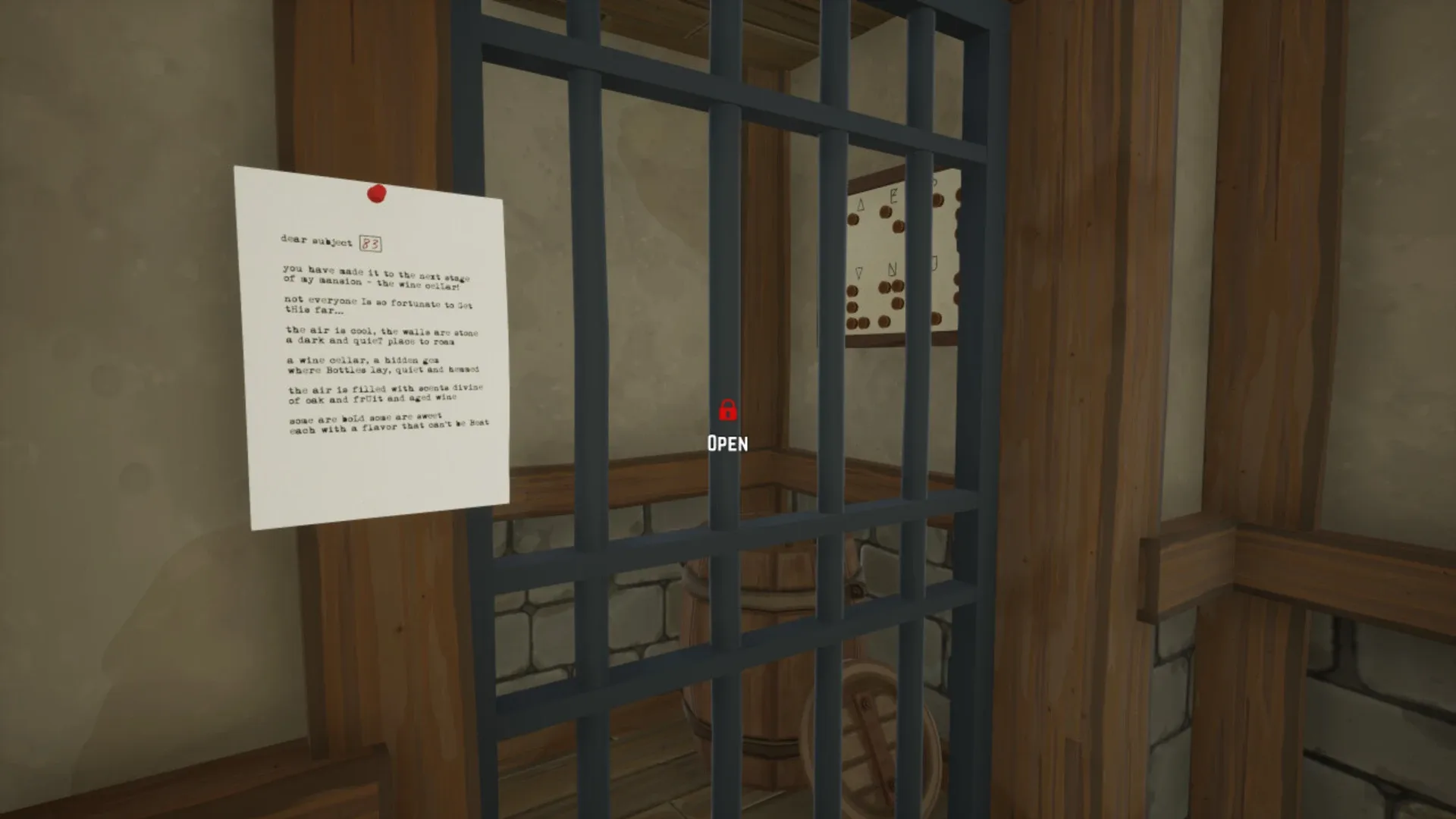Image resolution: width=1456 pixels, height=819 pixels.
Task: Click the single dot under letter A
Action: pyautogui.click(x=853, y=219)
